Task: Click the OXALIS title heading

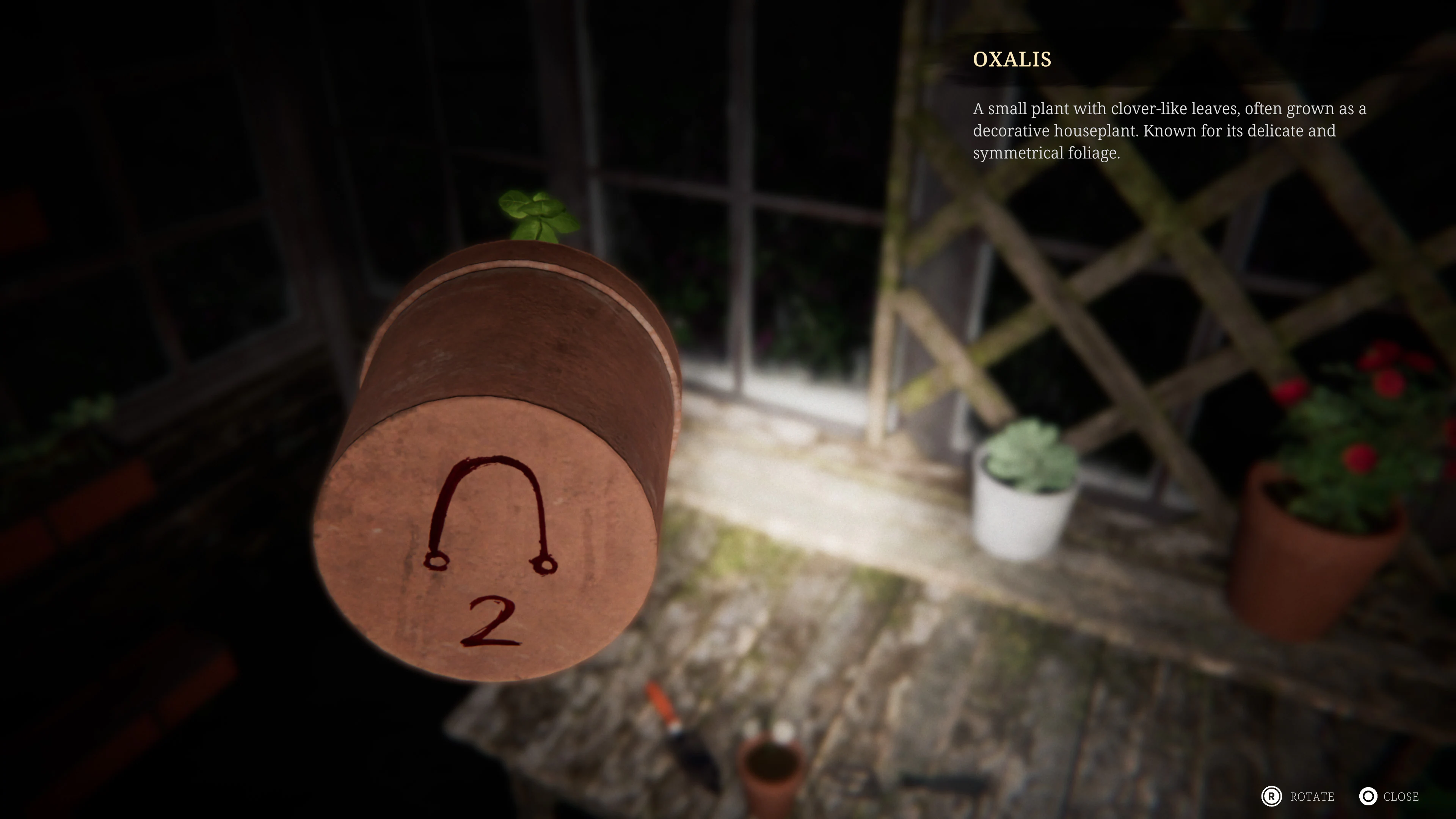Action: pyautogui.click(x=1012, y=60)
